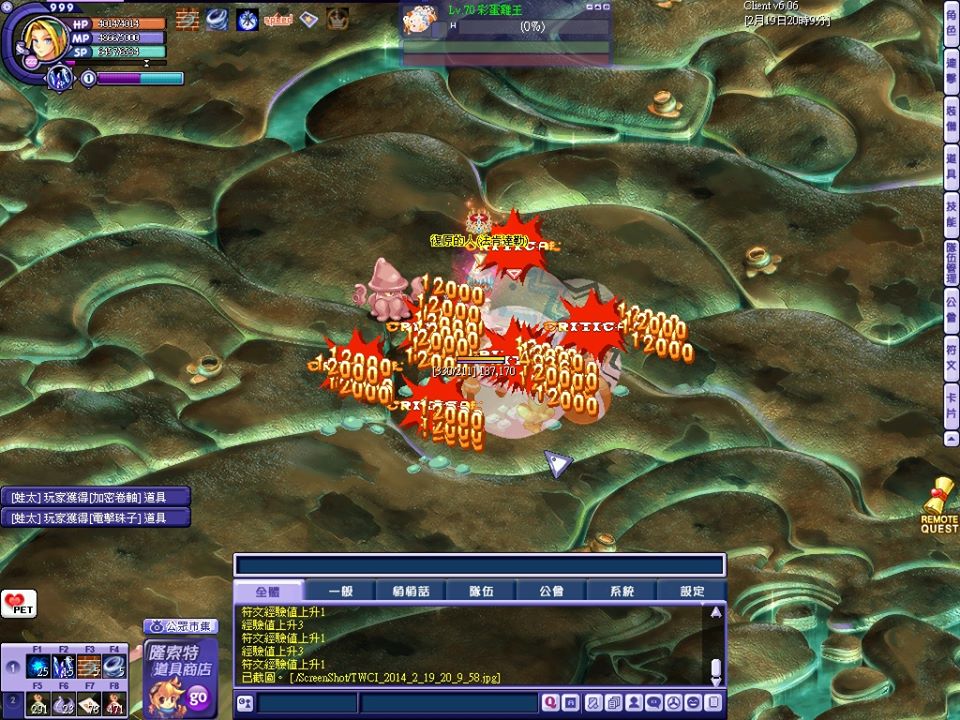The width and height of the screenshot is (960, 720).
Task: Use the F7 card item slot
Action: point(89,705)
